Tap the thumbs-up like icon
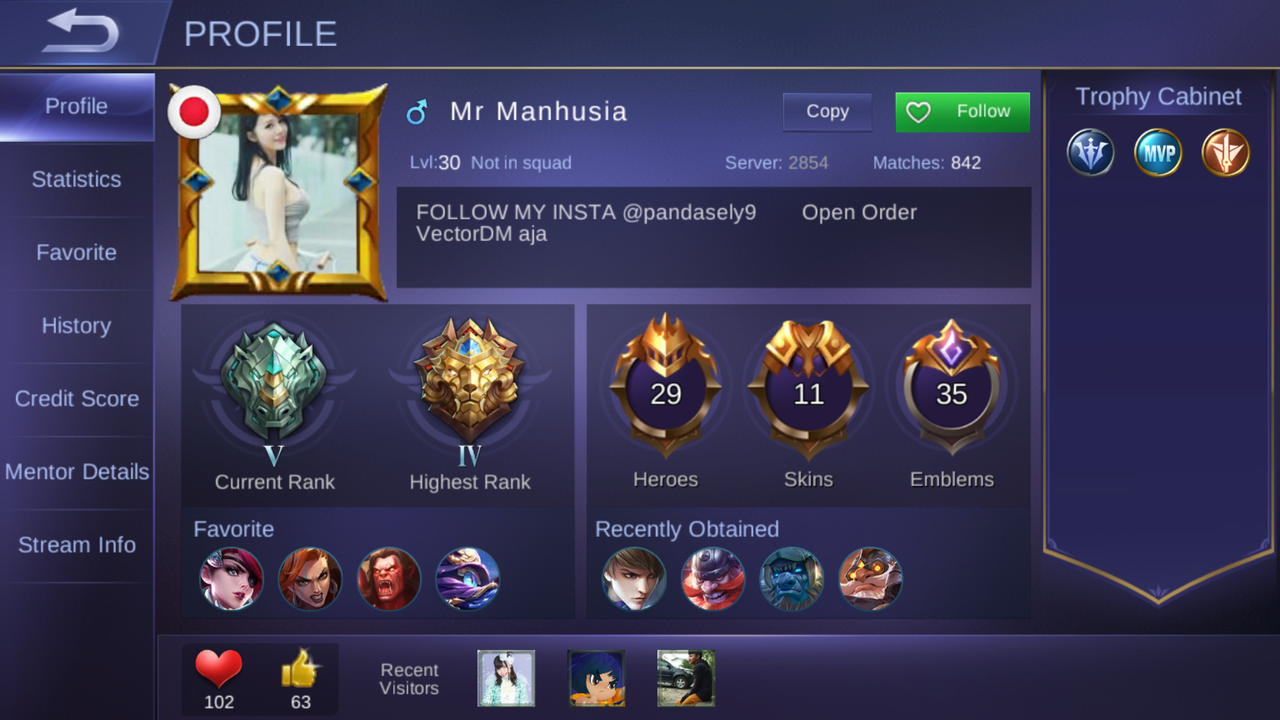The width and height of the screenshot is (1280, 720). click(x=300, y=668)
